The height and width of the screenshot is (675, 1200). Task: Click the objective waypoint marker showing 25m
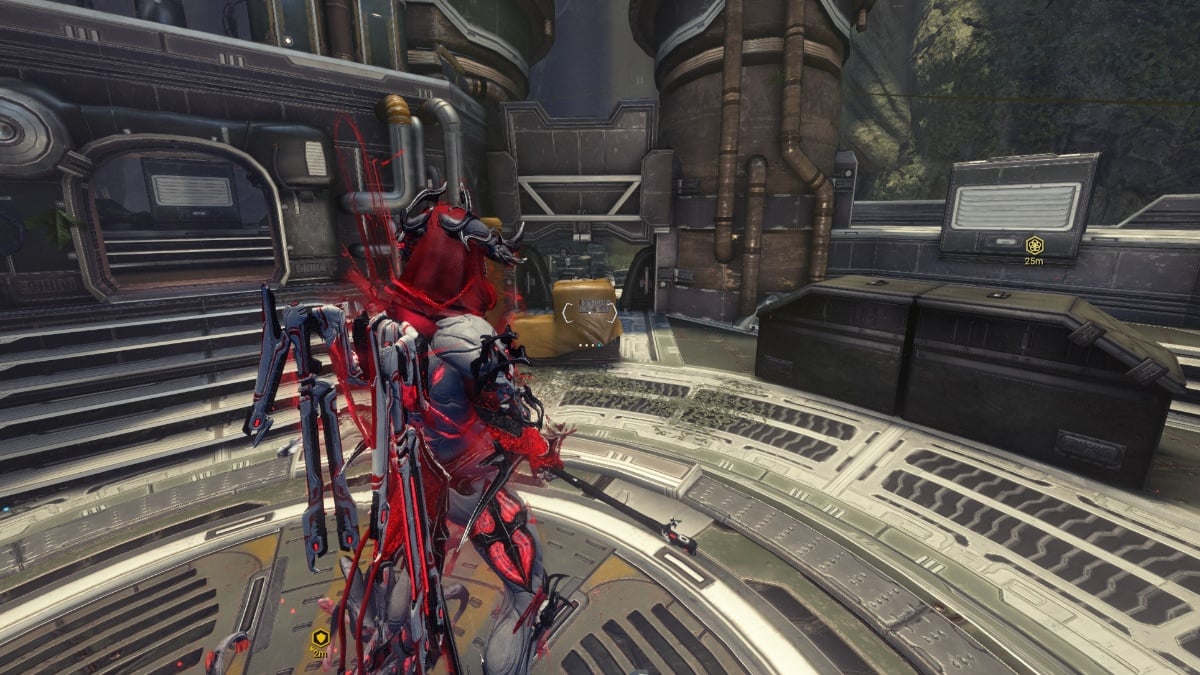point(1034,244)
